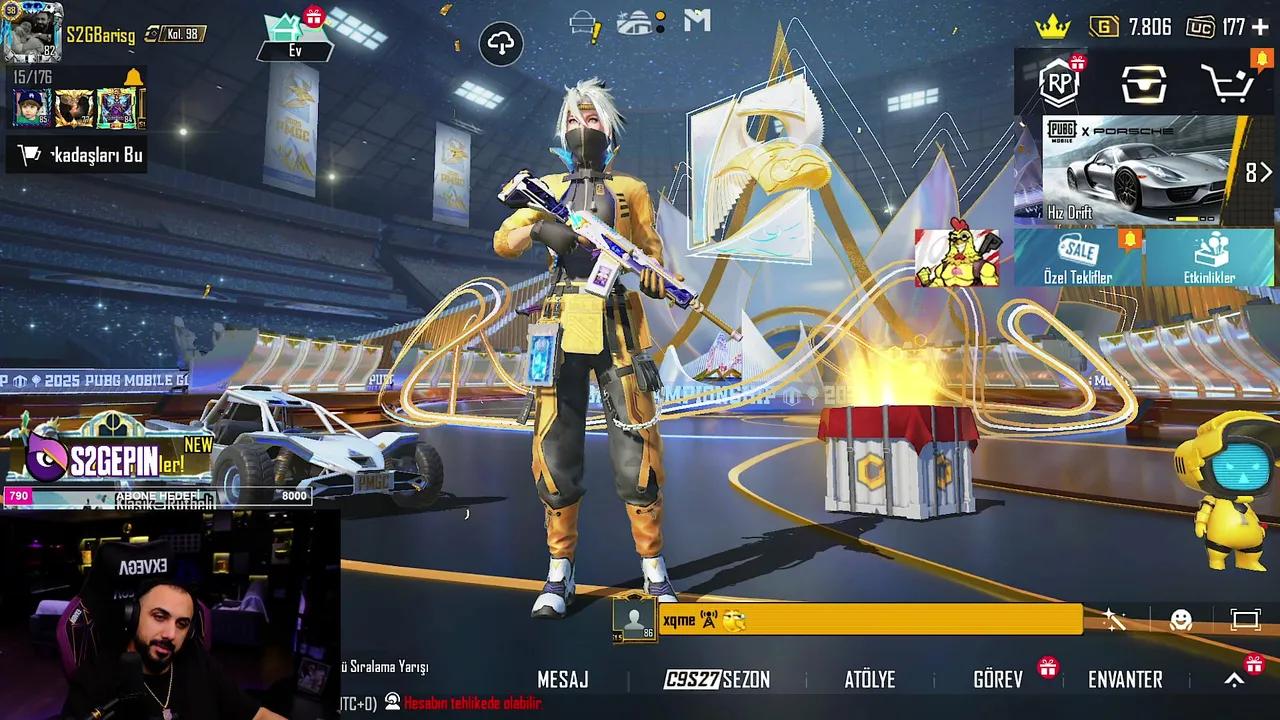Open the ATÖLYE tab at bottom
Viewport: 1280px width, 720px height.
(x=869, y=679)
